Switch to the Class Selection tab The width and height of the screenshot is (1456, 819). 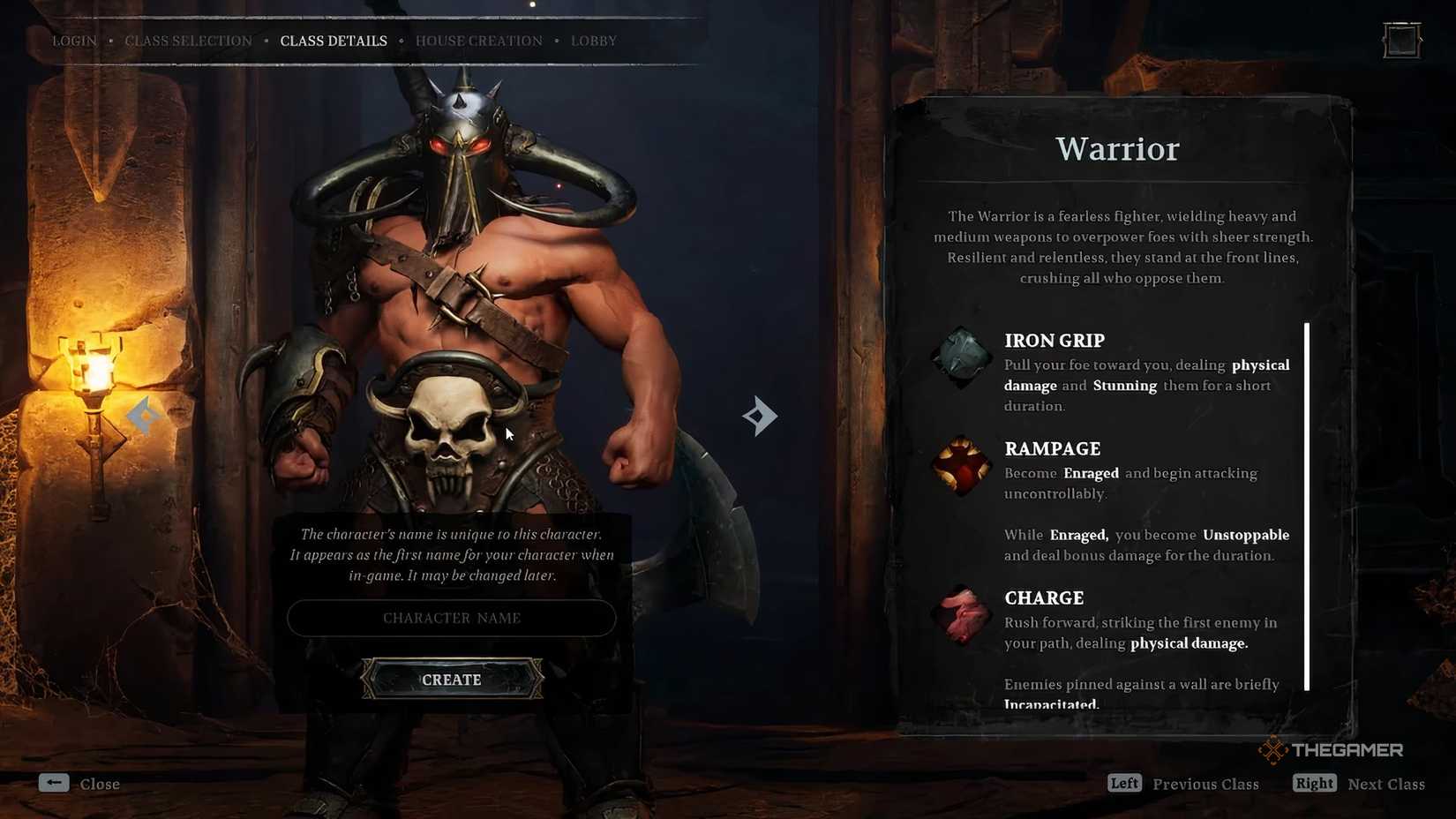187,40
